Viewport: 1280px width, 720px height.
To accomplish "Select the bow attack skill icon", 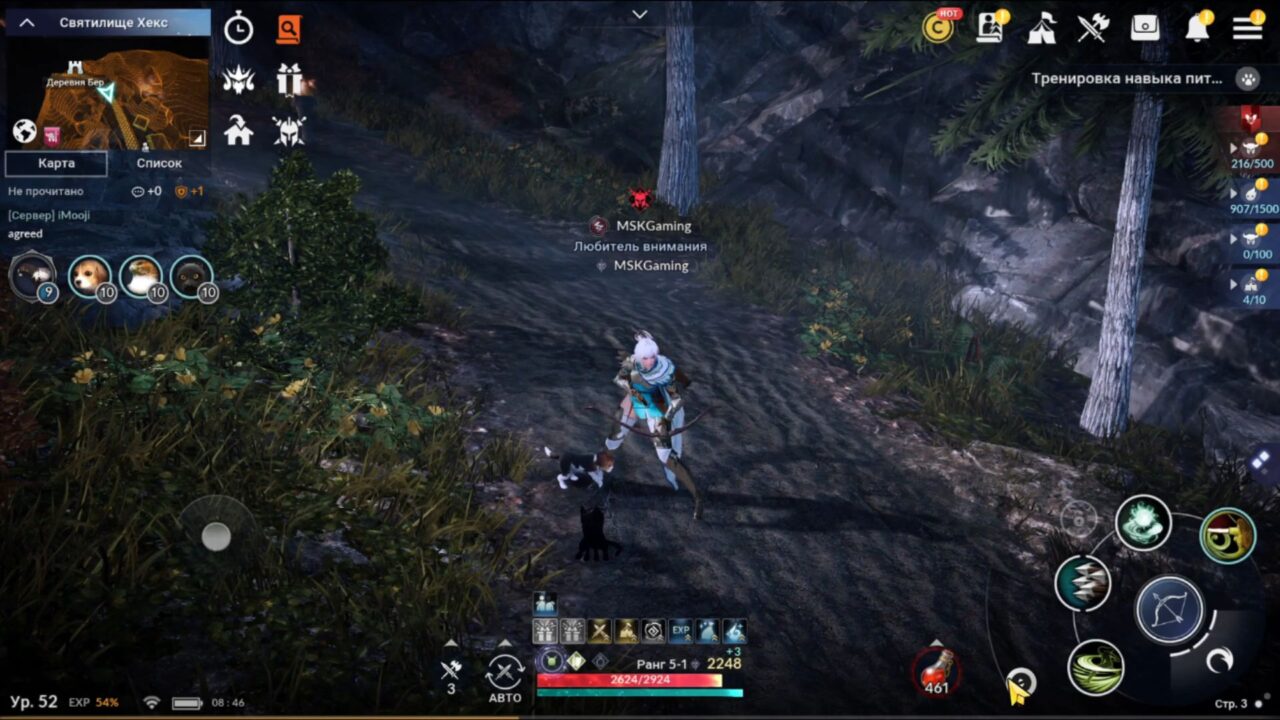I will 1170,610.
